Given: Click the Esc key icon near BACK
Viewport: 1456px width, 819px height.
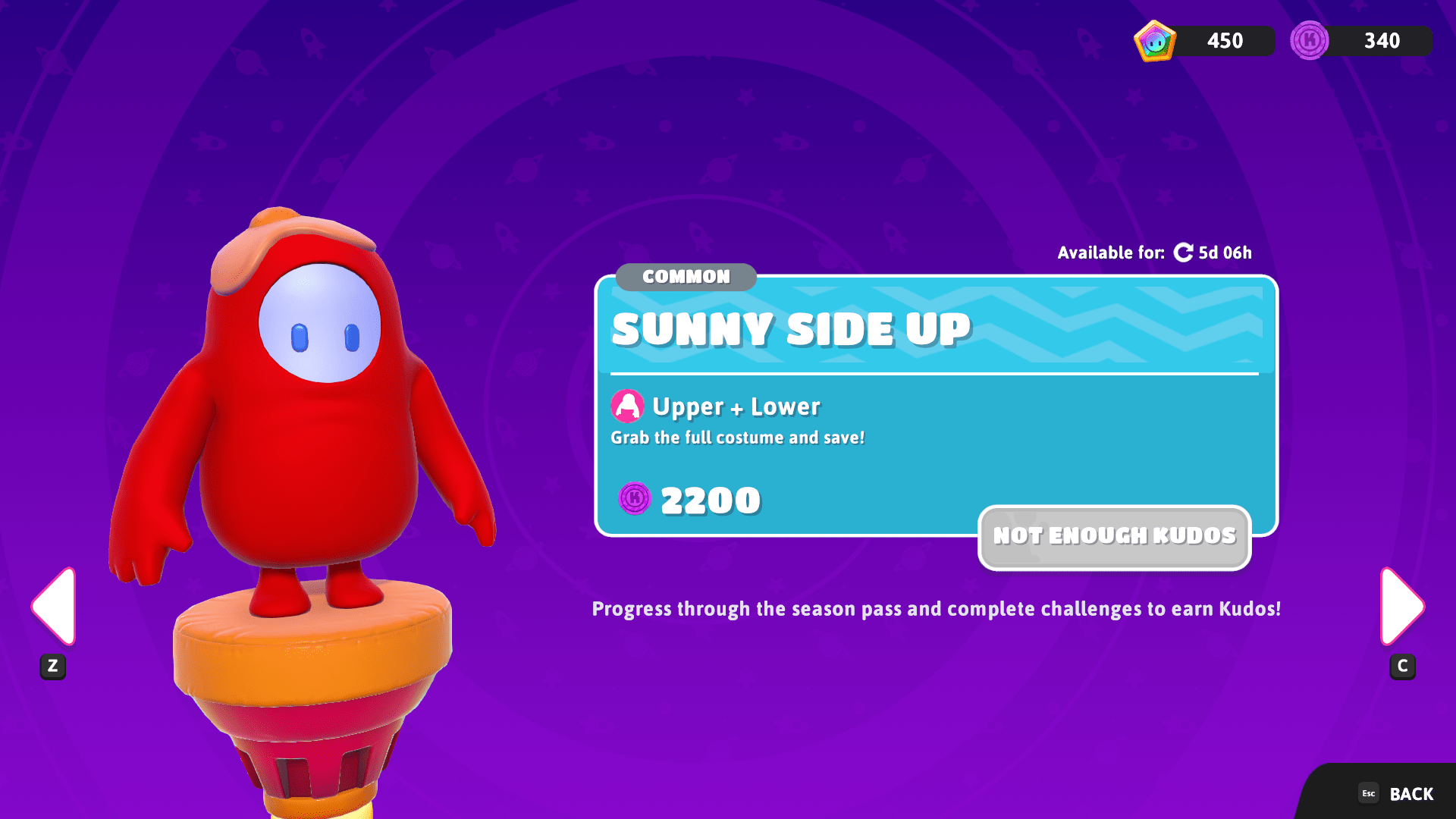Looking at the screenshot, I should click(x=1369, y=793).
